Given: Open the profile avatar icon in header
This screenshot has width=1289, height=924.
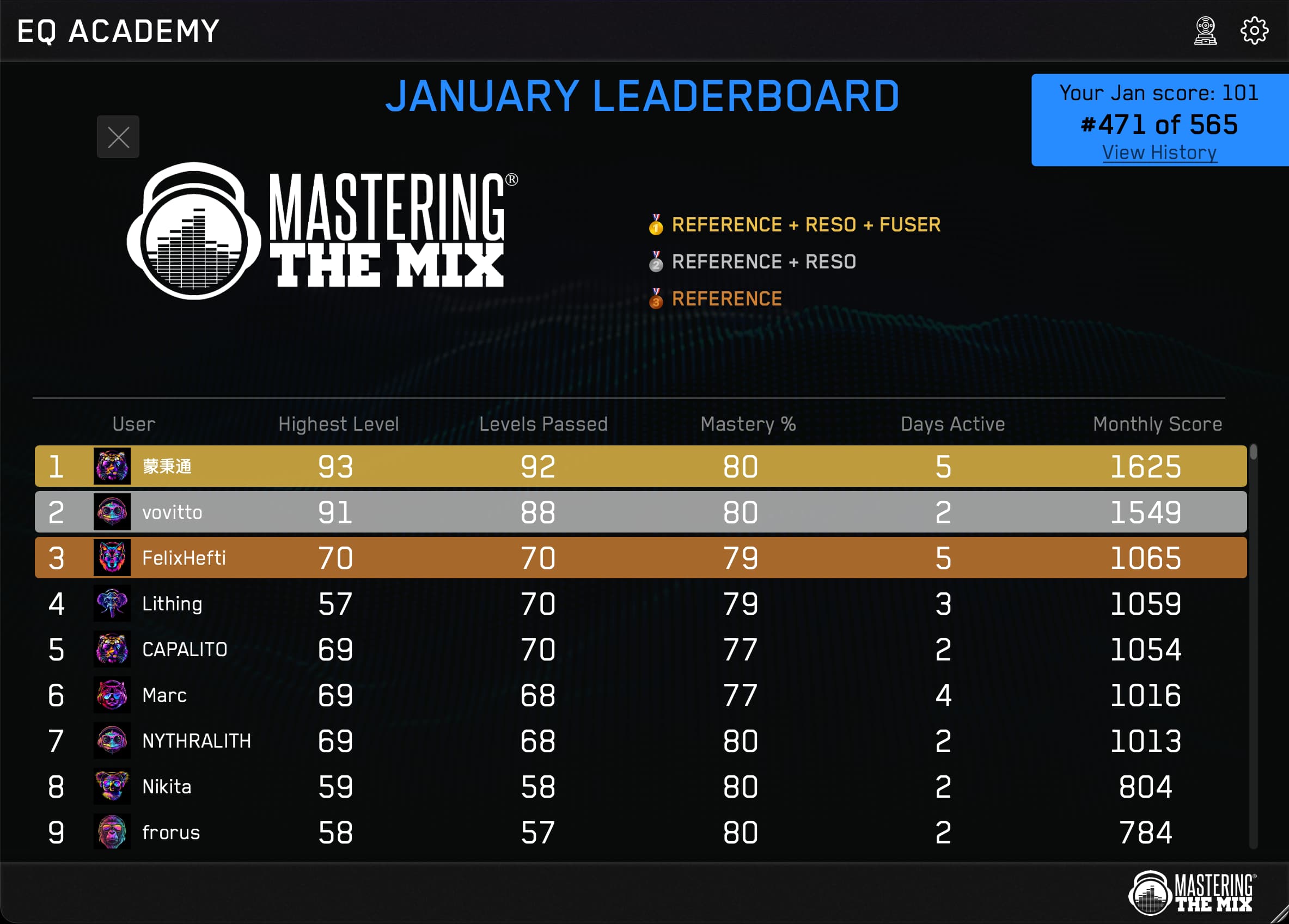Looking at the screenshot, I should pyautogui.click(x=1205, y=30).
